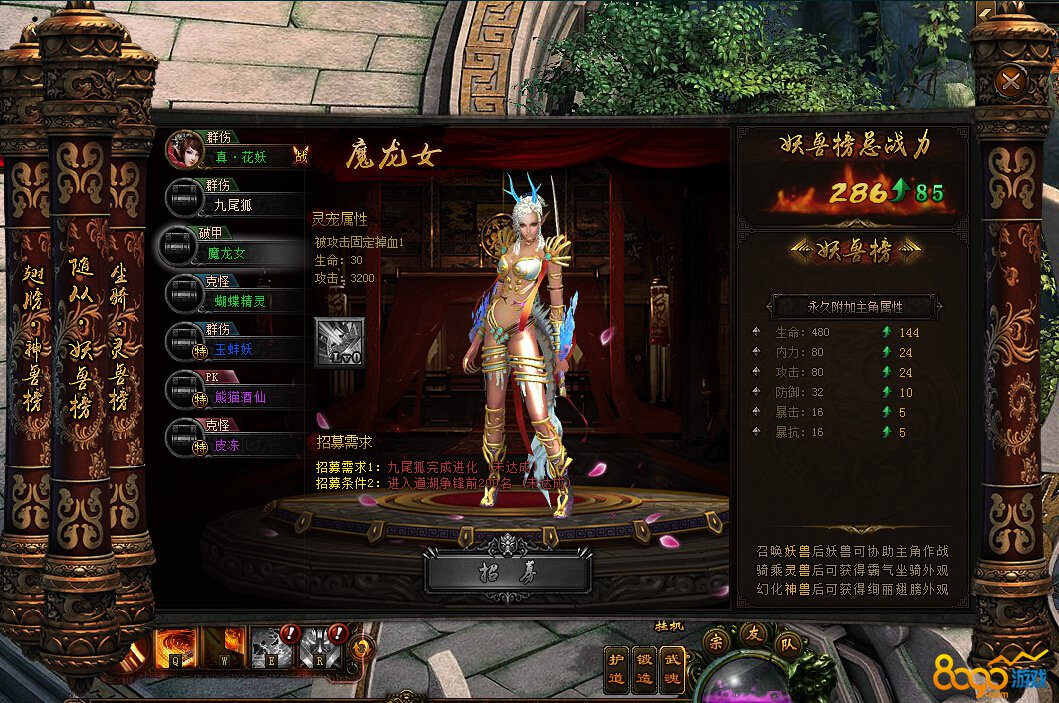
Task: Click the 招募 recruit button
Action: tap(508, 571)
